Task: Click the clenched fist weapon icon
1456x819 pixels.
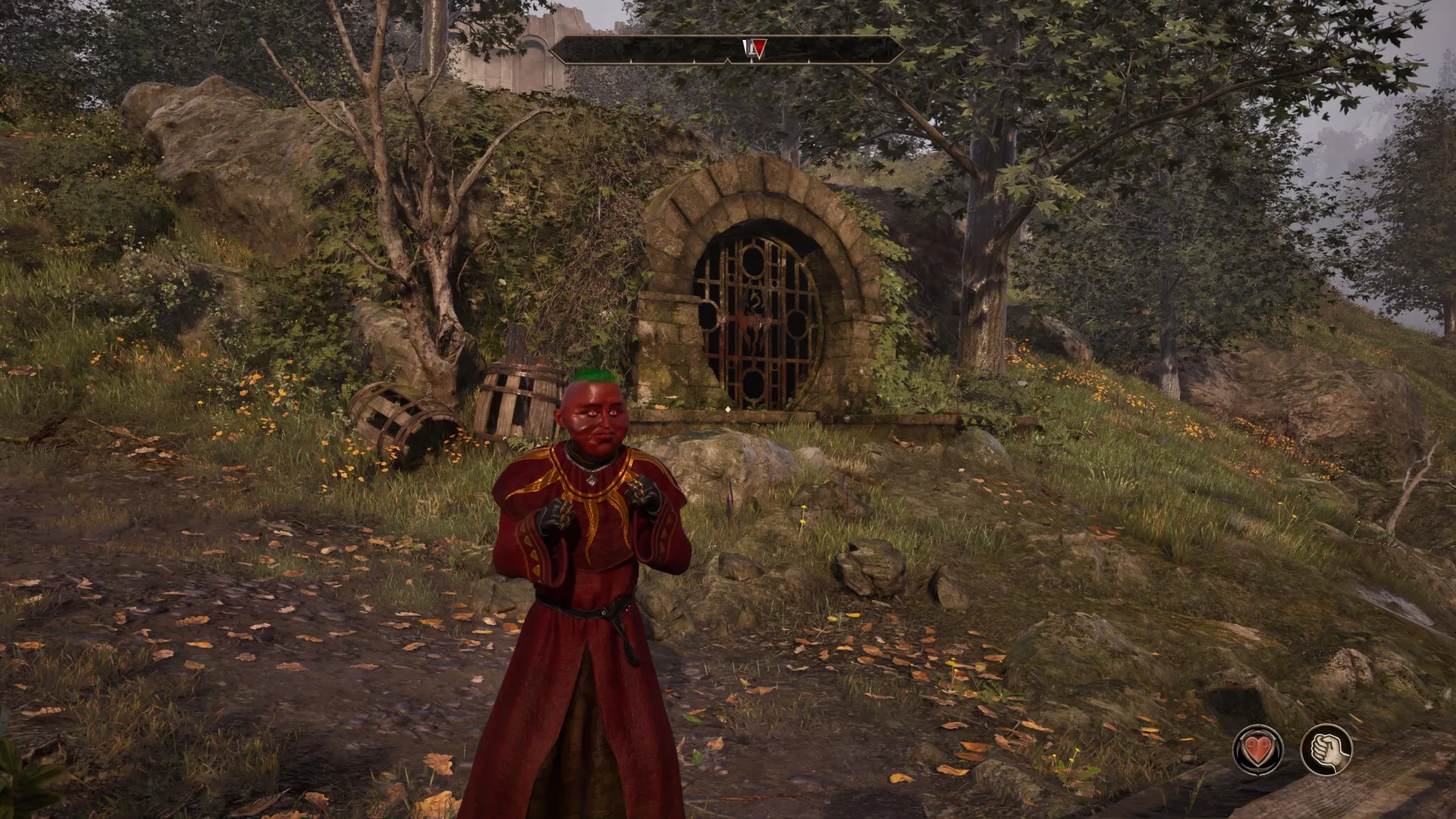Action: (1326, 749)
